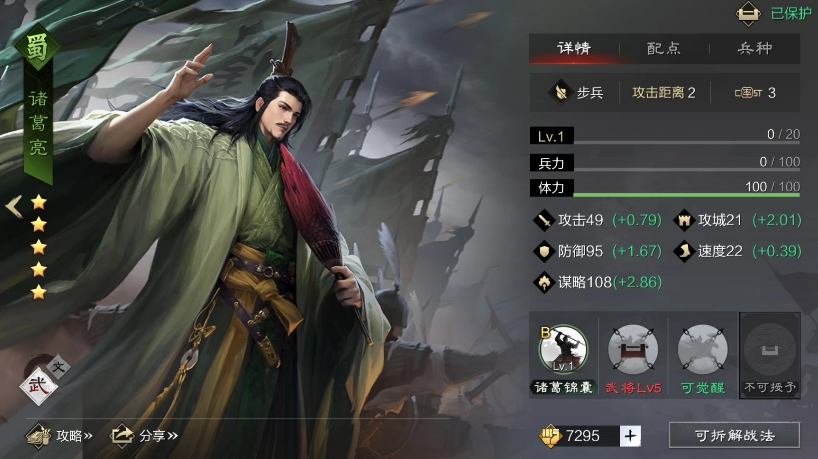This screenshot has height=459, width=818.
Task: Add more currency with the plus button
Action: pos(630,435)
